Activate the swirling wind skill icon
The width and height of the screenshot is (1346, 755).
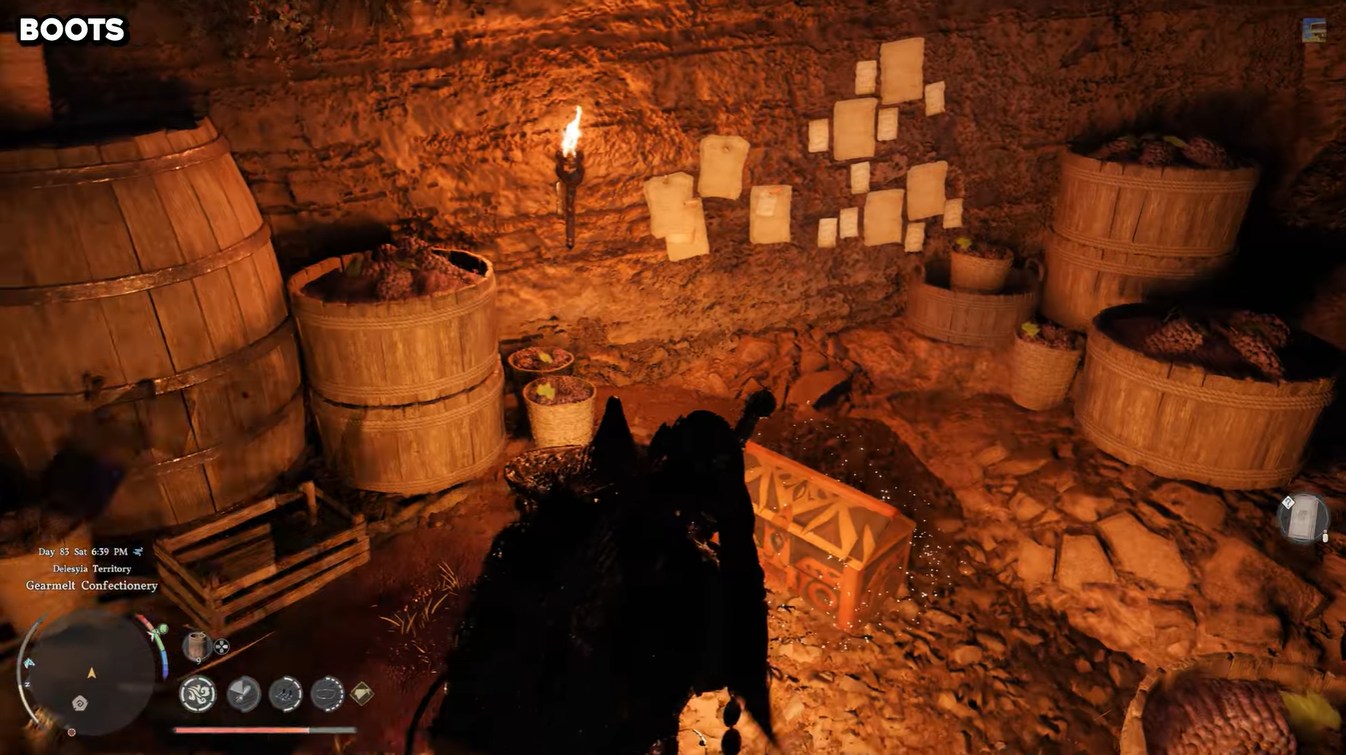coord(198,694)
